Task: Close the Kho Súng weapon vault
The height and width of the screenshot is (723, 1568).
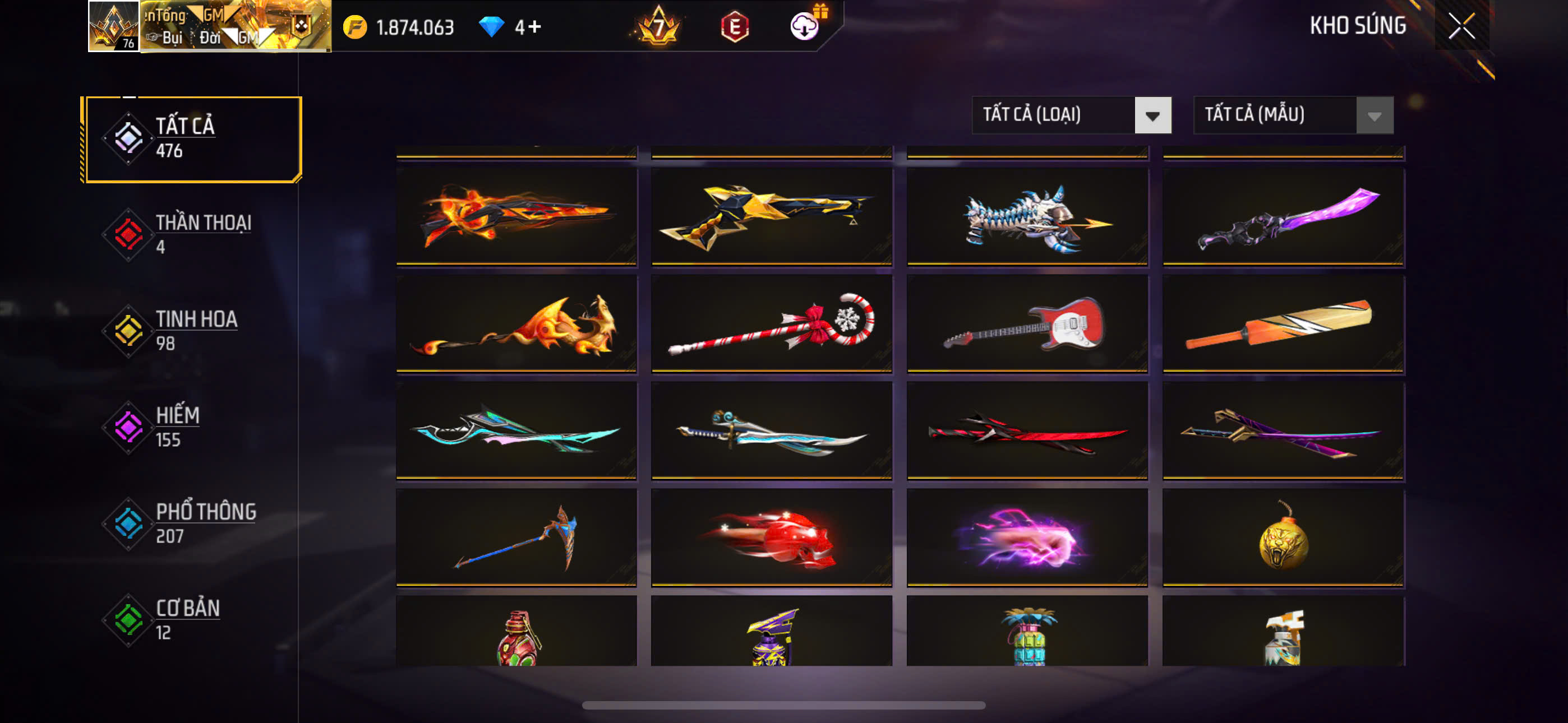Action: [1461, 26]
